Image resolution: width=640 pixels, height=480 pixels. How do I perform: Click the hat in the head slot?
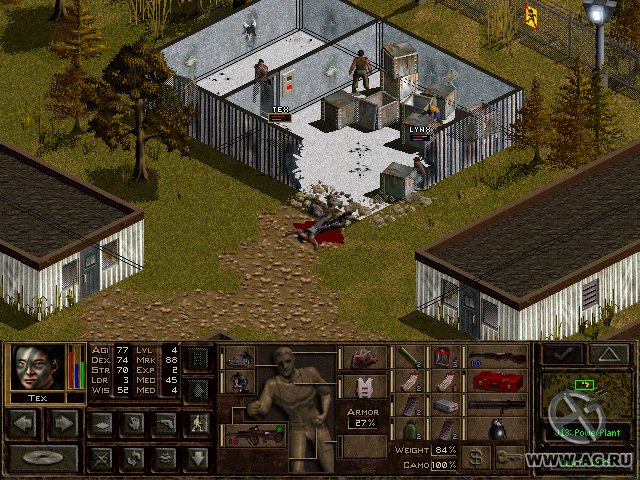(x=362, y=358)
